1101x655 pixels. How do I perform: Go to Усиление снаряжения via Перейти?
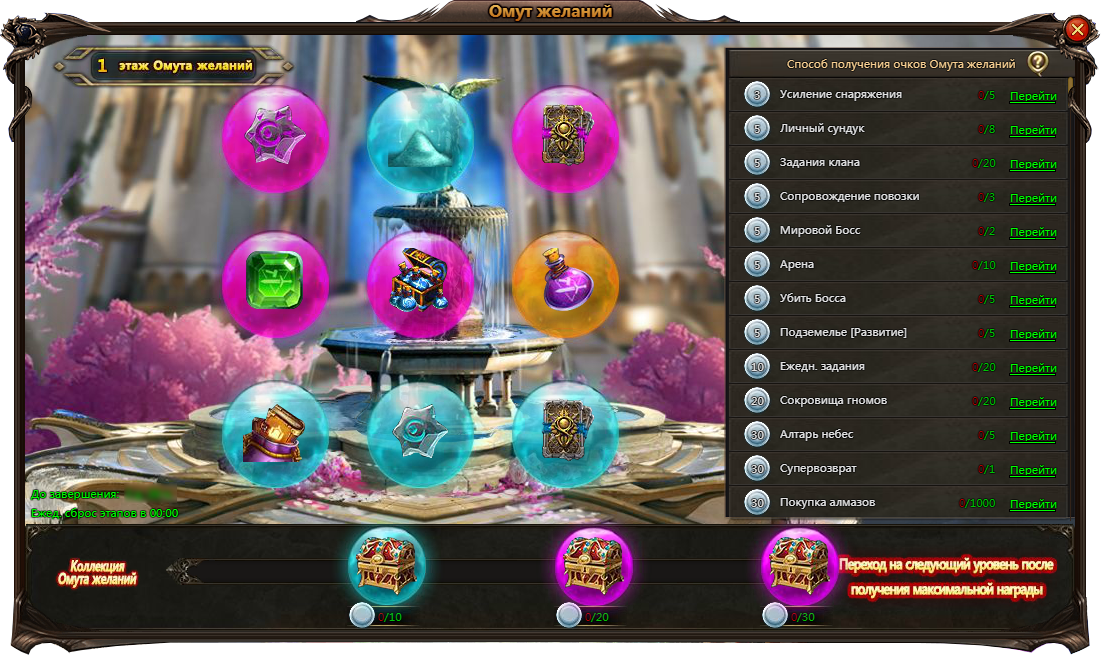[x=1033, y=97]
